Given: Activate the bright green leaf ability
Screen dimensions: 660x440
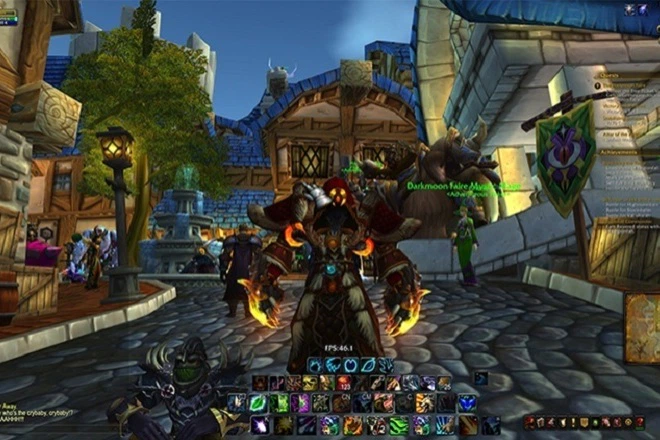Looking at the screenshot, I should click(x=256, y=403).
